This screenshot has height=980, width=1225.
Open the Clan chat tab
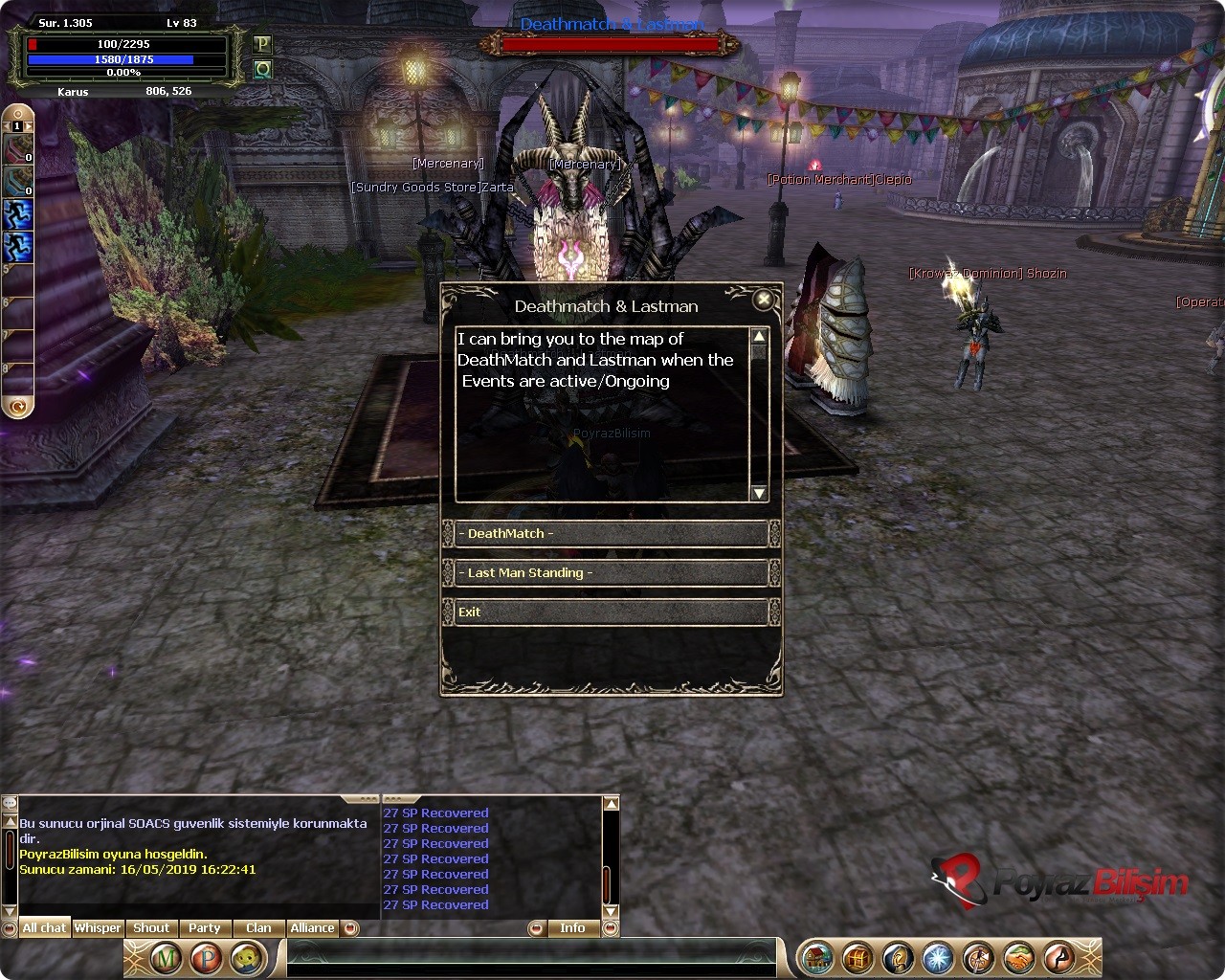click(x=258, y=928)
